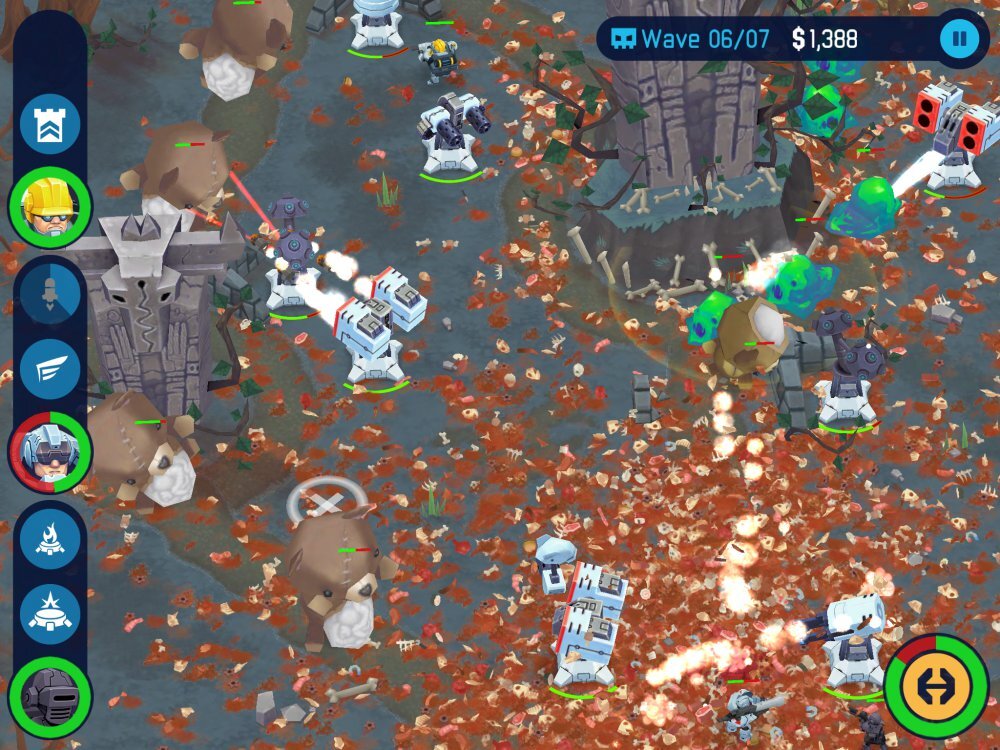The image size is (1000, 750).
Task: Deploy the star bunker ability
Action: [x=50, y=613]
